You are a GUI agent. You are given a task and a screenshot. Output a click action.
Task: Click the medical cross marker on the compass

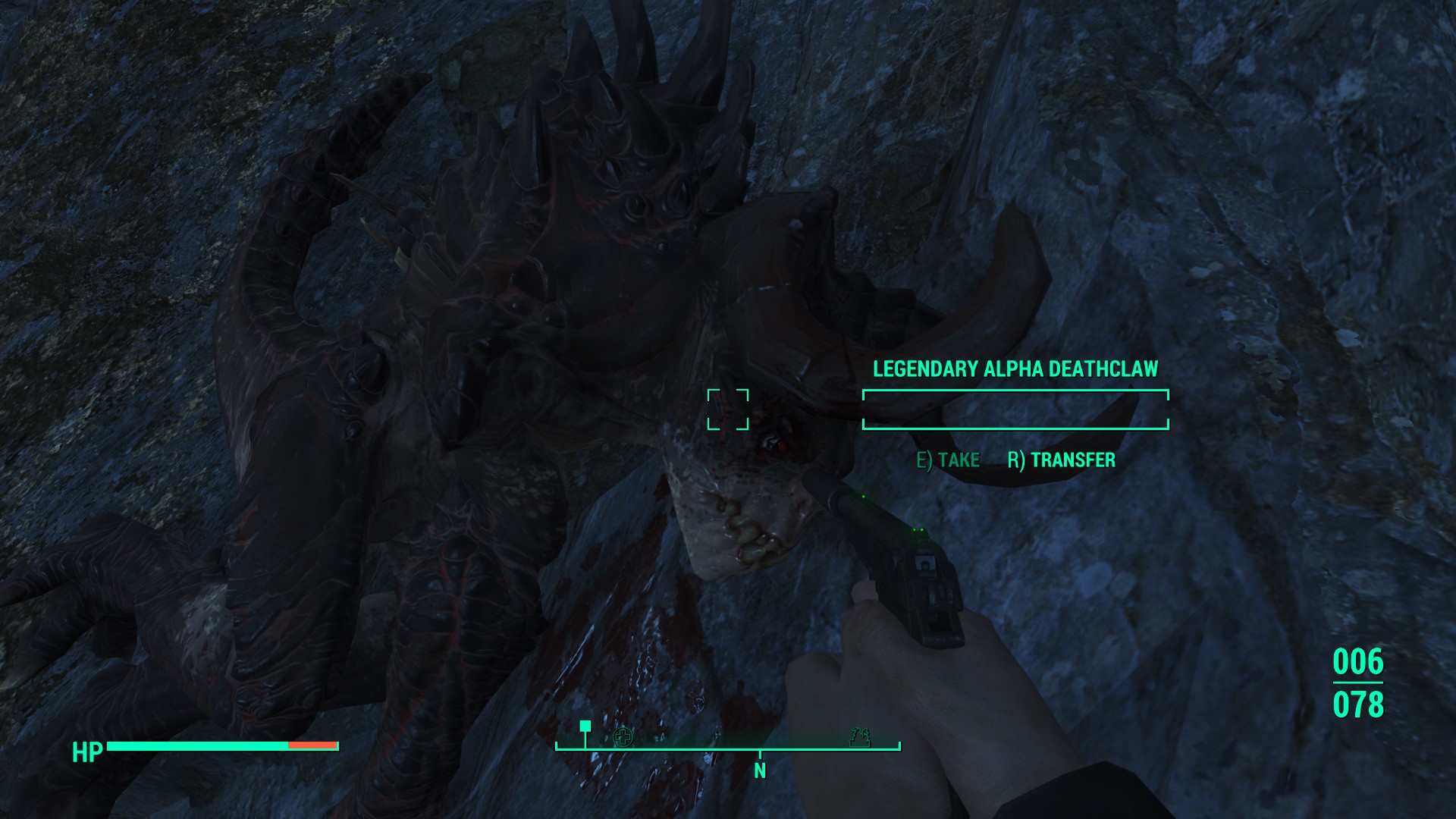(x=623, y=736)
